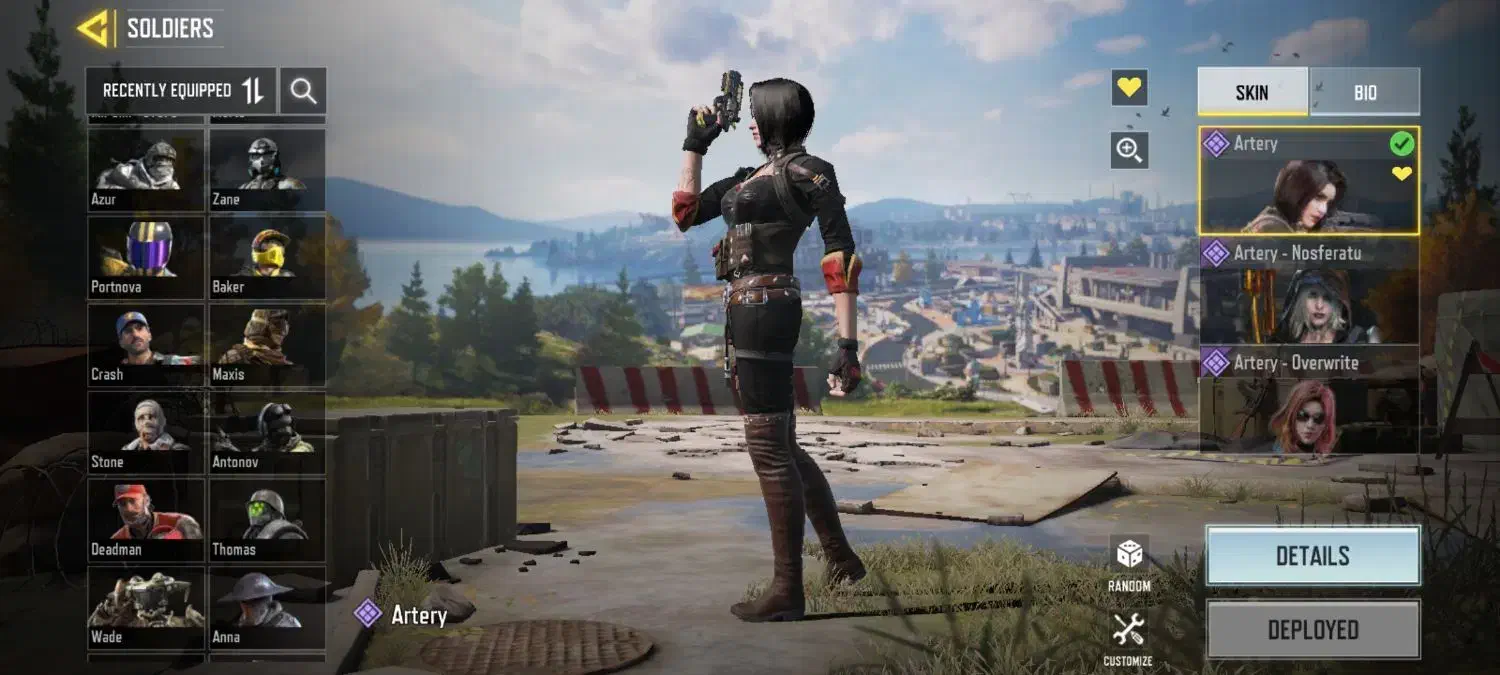
Task: Select the Artery - Nosferatu skin
Action: (1308, 291)
